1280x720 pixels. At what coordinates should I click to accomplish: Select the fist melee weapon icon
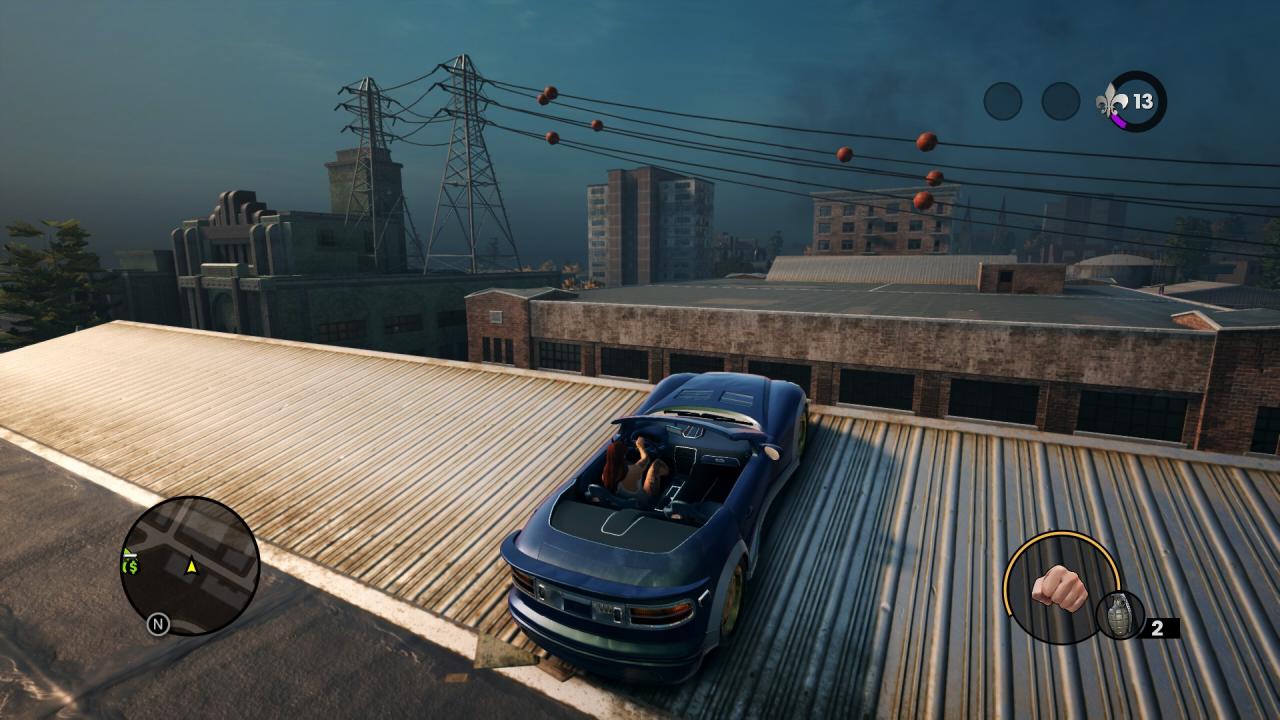(1059, 587)
